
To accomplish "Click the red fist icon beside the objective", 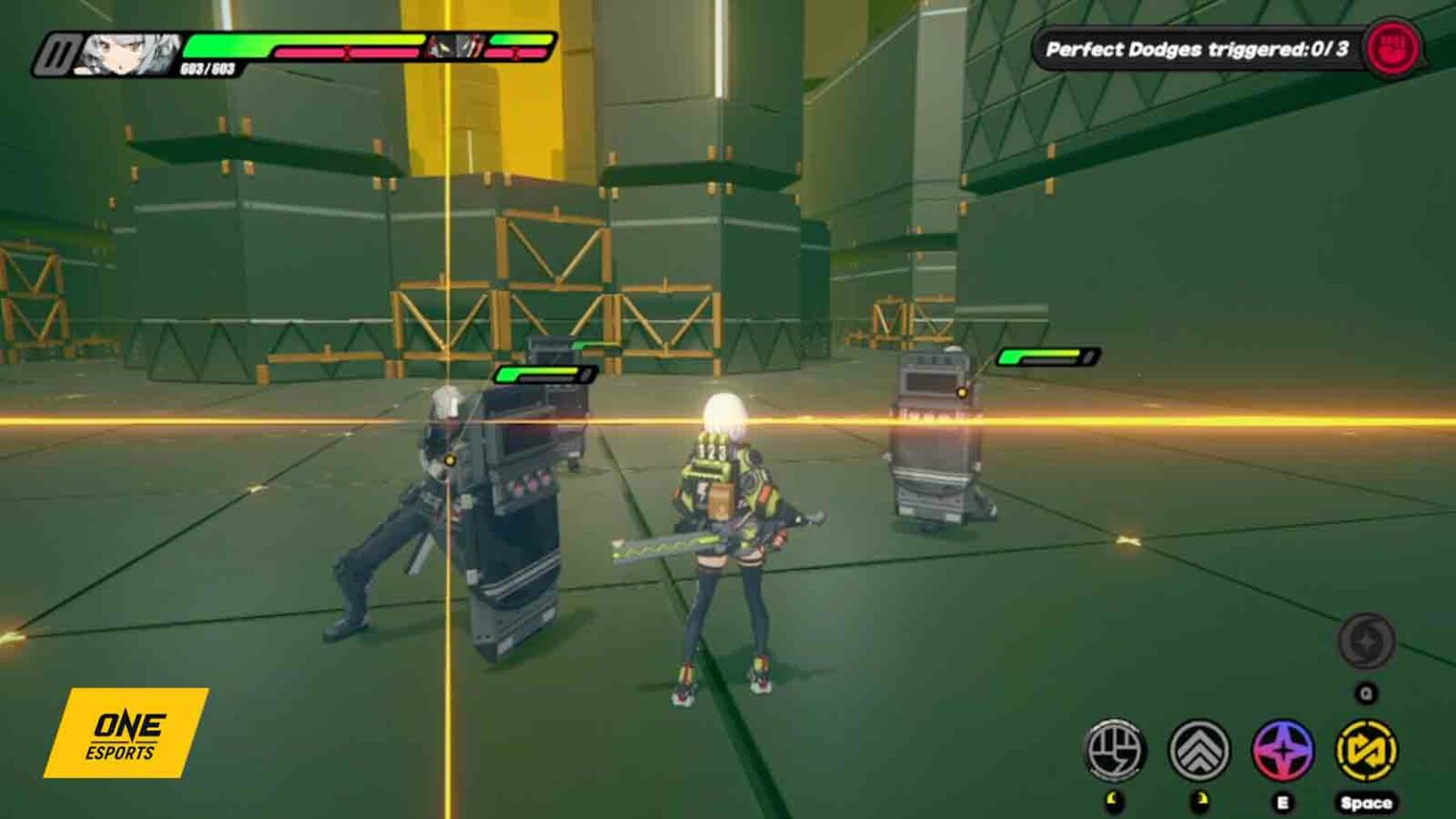I will coord(1393,47).
